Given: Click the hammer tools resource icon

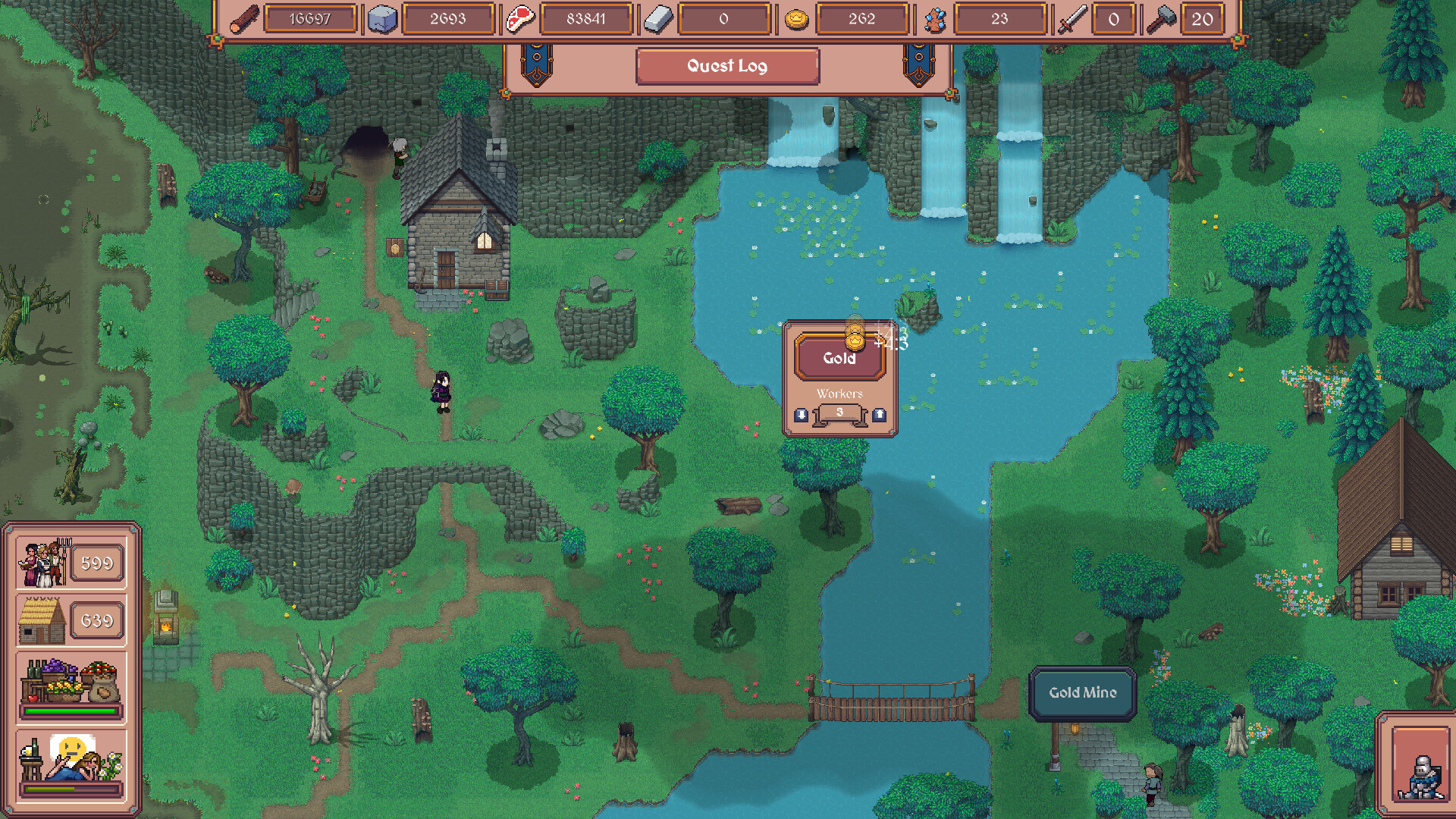Looking at the screenshot, I should [1160, 20].
